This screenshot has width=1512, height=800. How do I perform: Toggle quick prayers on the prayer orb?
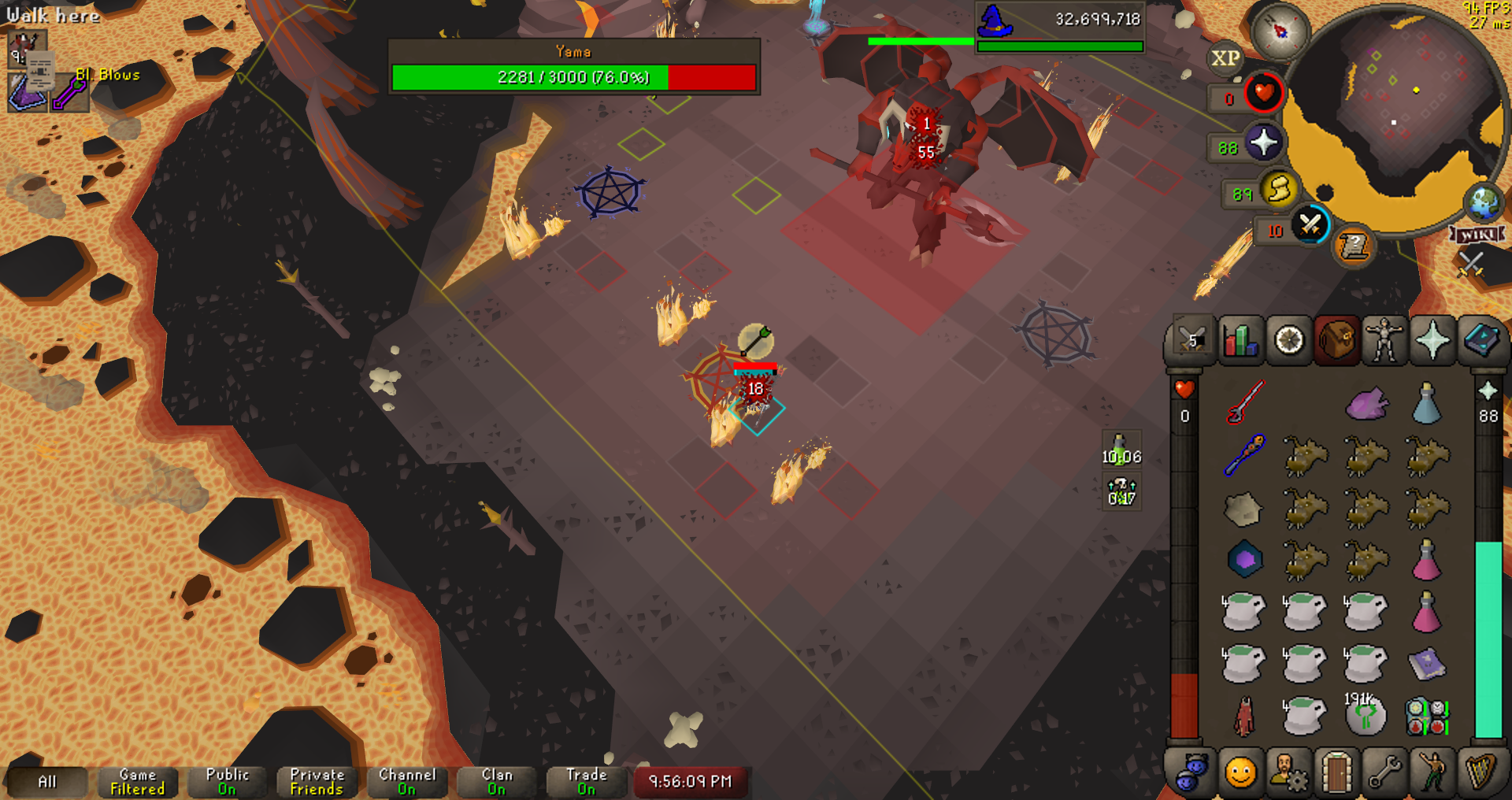1263,143
